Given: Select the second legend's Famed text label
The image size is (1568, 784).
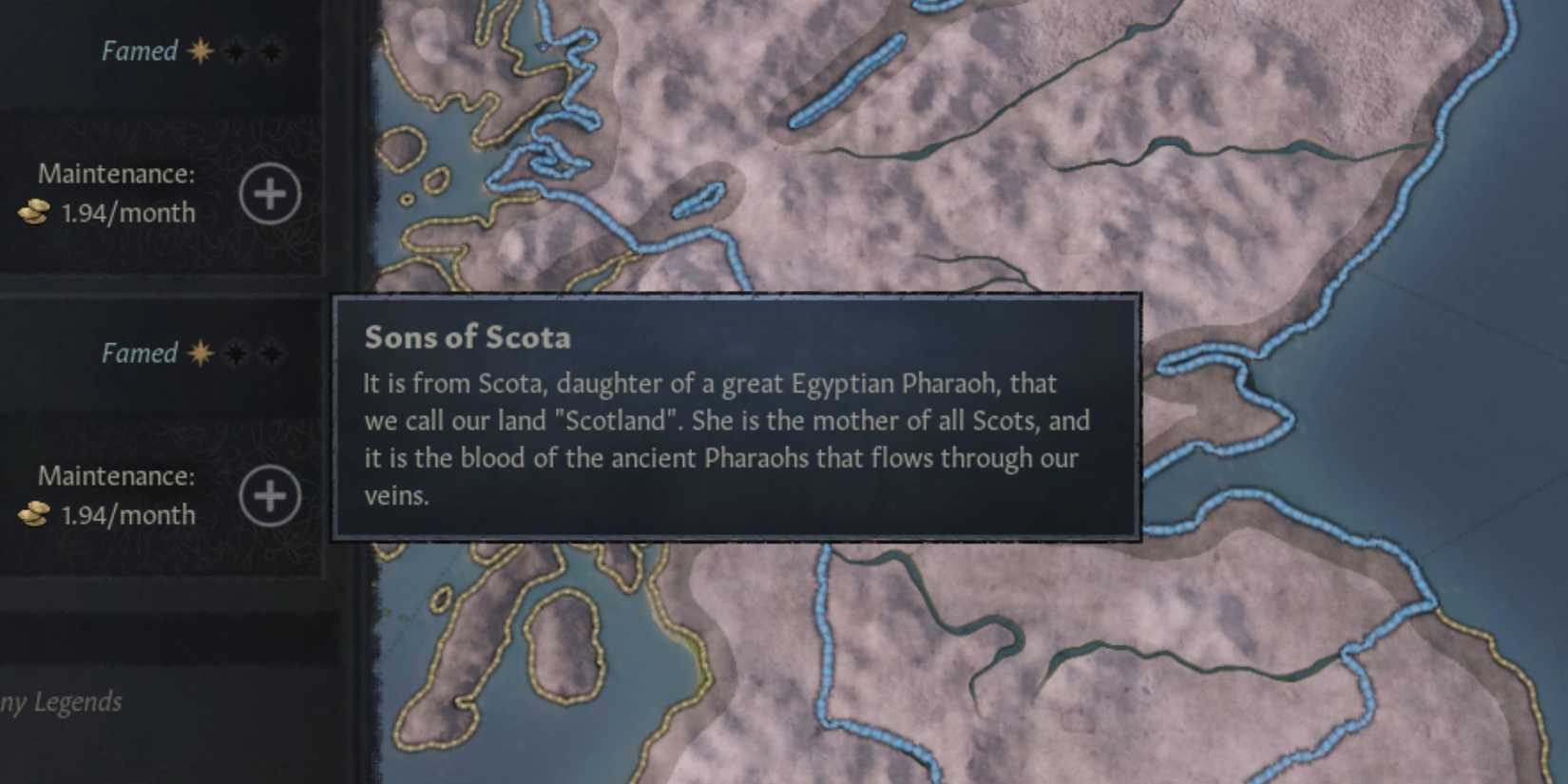Looking at the screenshot, I should 139,354.
